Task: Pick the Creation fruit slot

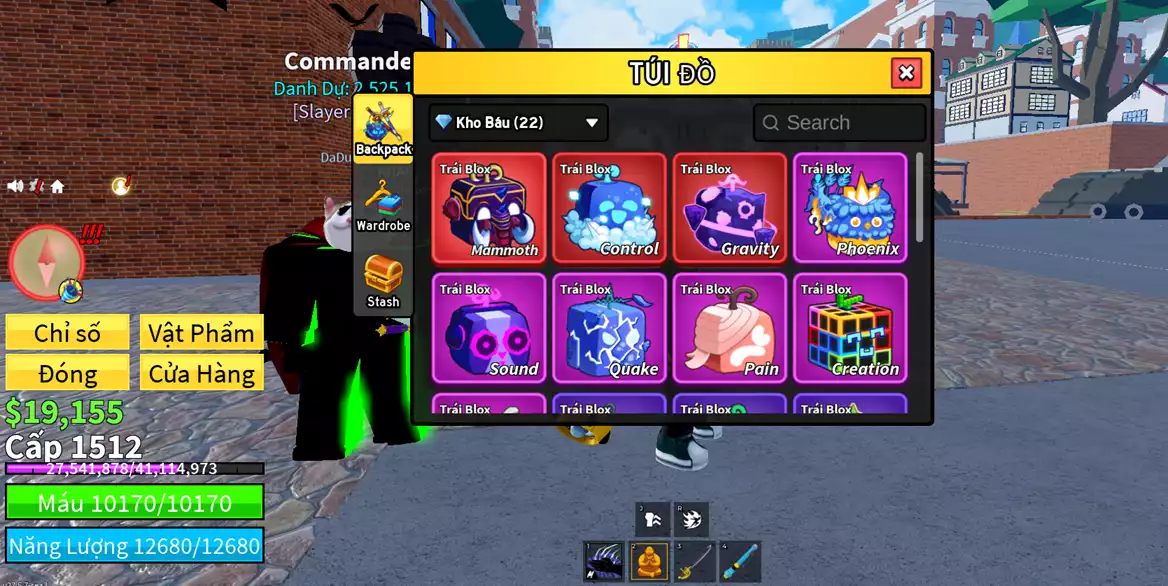Action: [850, 328]
